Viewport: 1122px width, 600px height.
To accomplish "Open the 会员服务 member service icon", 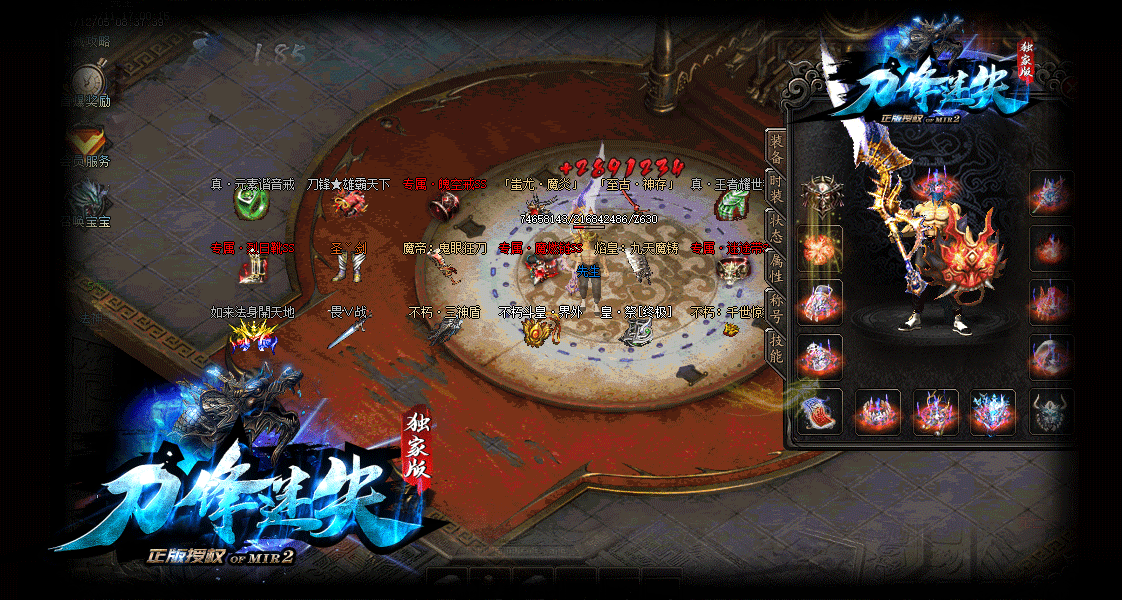I will pos(89,141).
